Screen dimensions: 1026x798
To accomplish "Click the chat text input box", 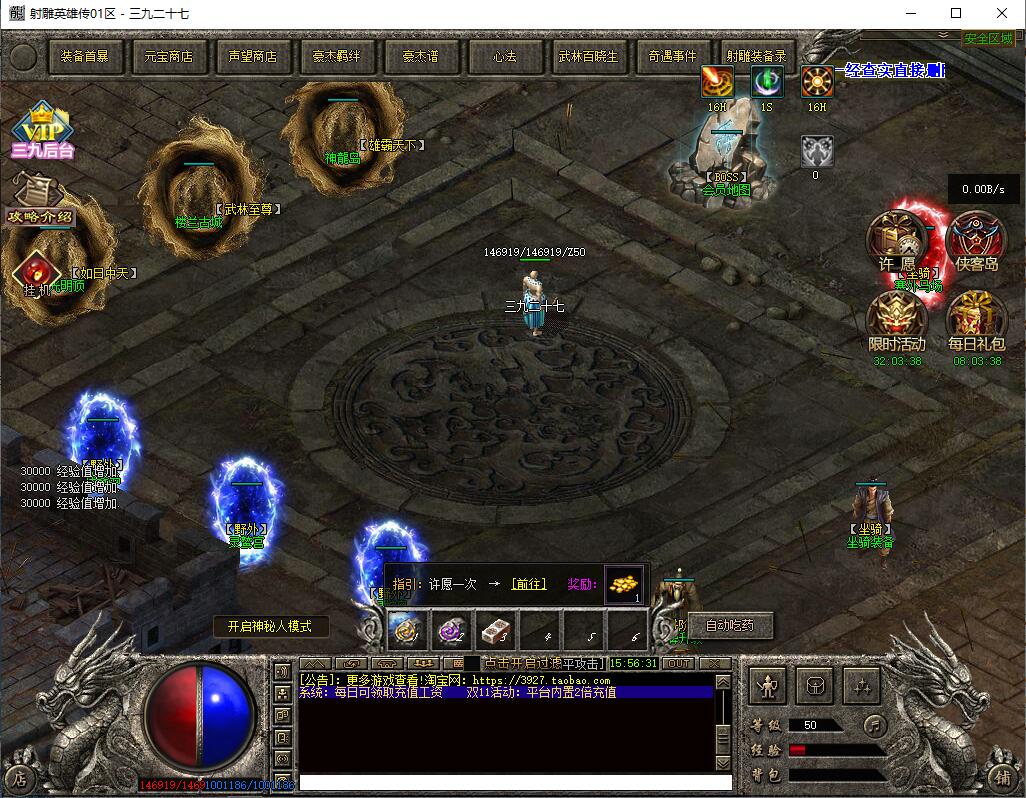I will point(515,782).
